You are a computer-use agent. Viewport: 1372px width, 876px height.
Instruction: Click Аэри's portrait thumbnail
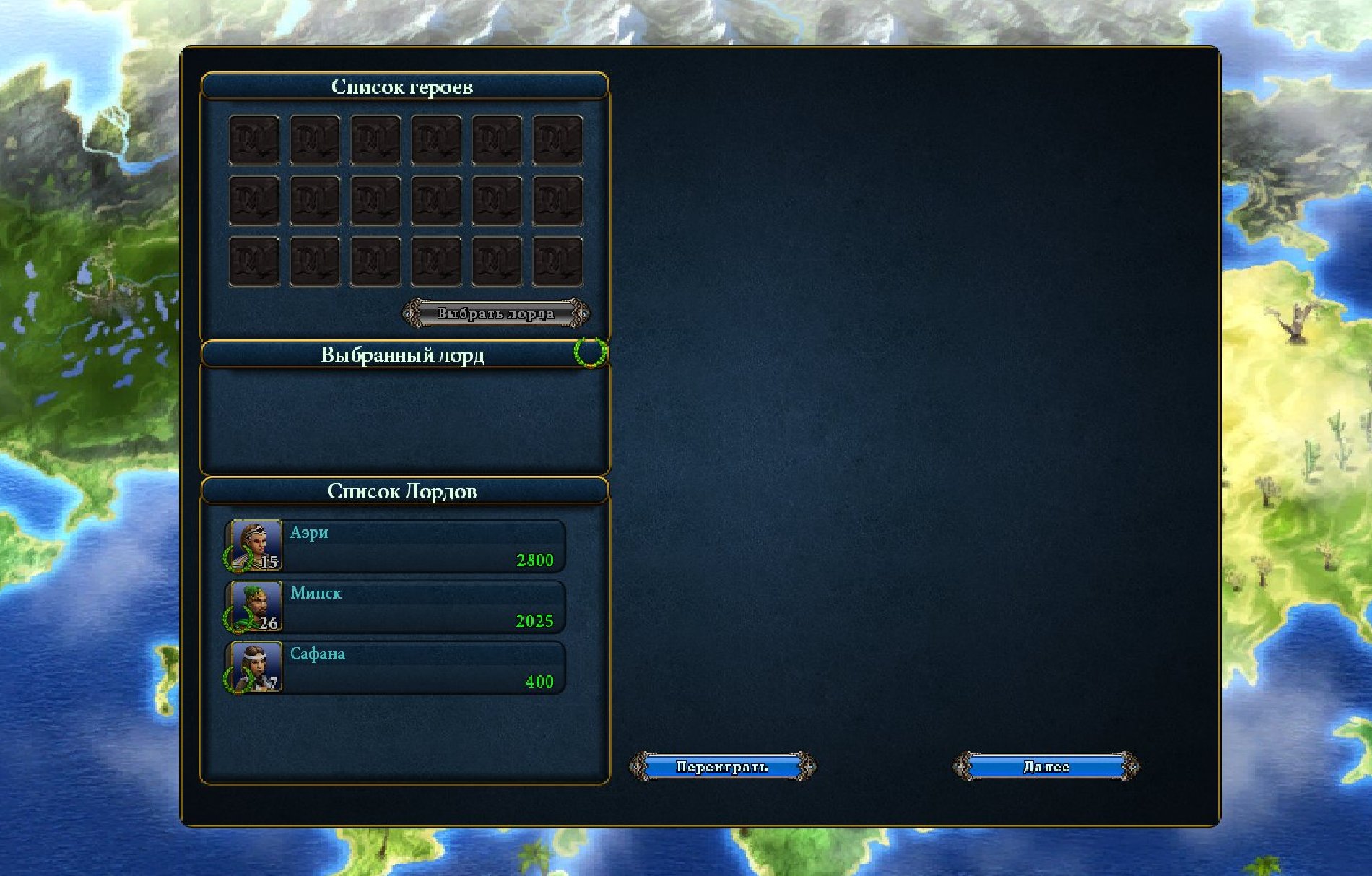pos(254,545)
